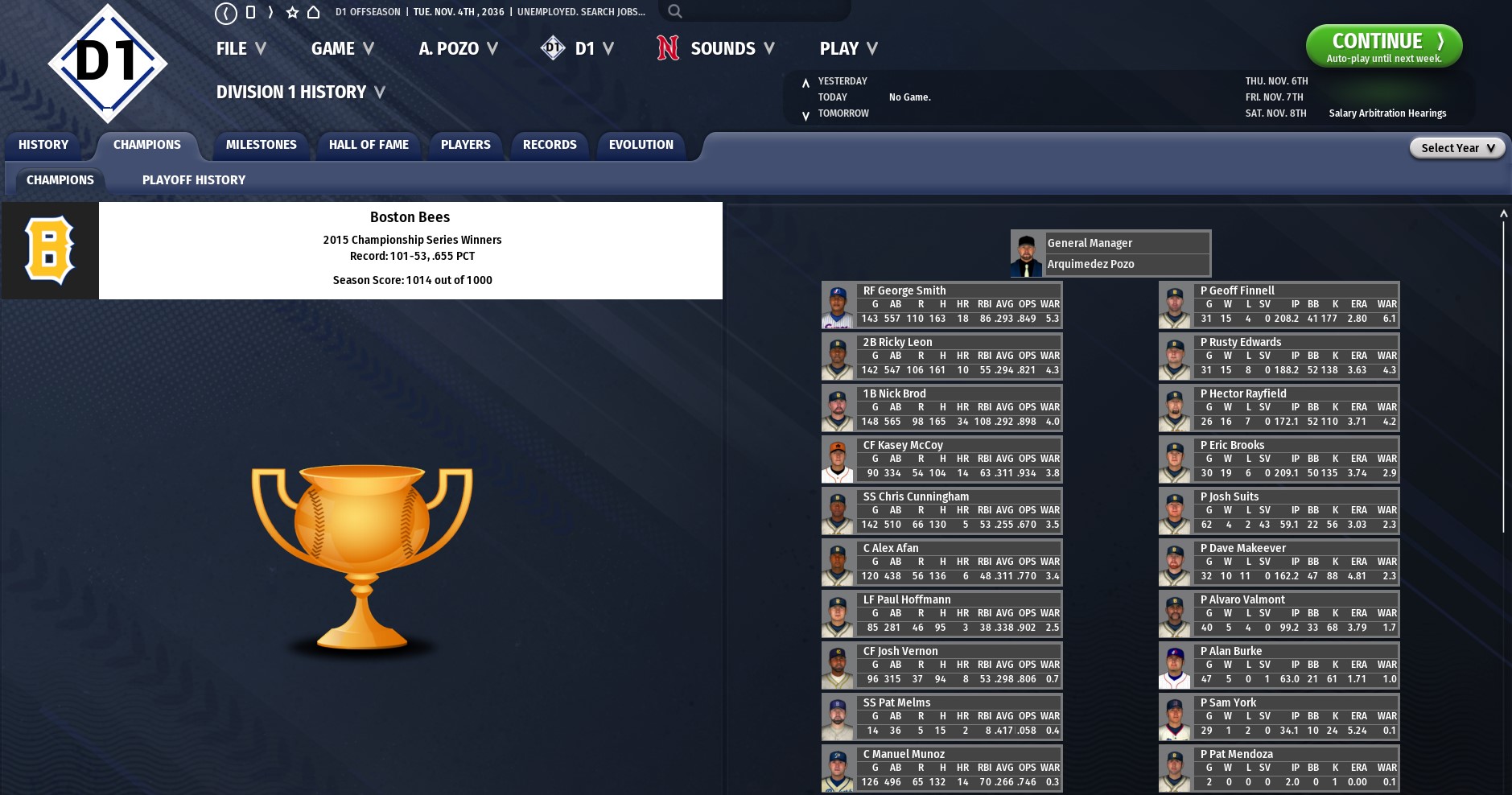Viewport: 1512px width, 795px height.
Task: Open the File menu
Action: (x=241, y=49)
